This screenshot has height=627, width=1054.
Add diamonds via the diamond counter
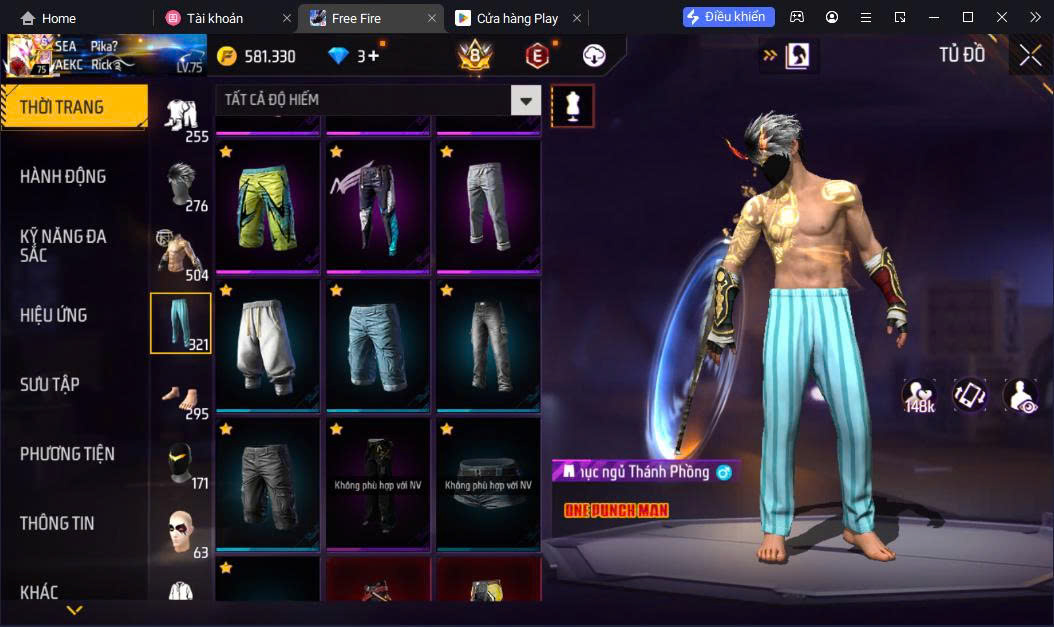coord(374,56)
